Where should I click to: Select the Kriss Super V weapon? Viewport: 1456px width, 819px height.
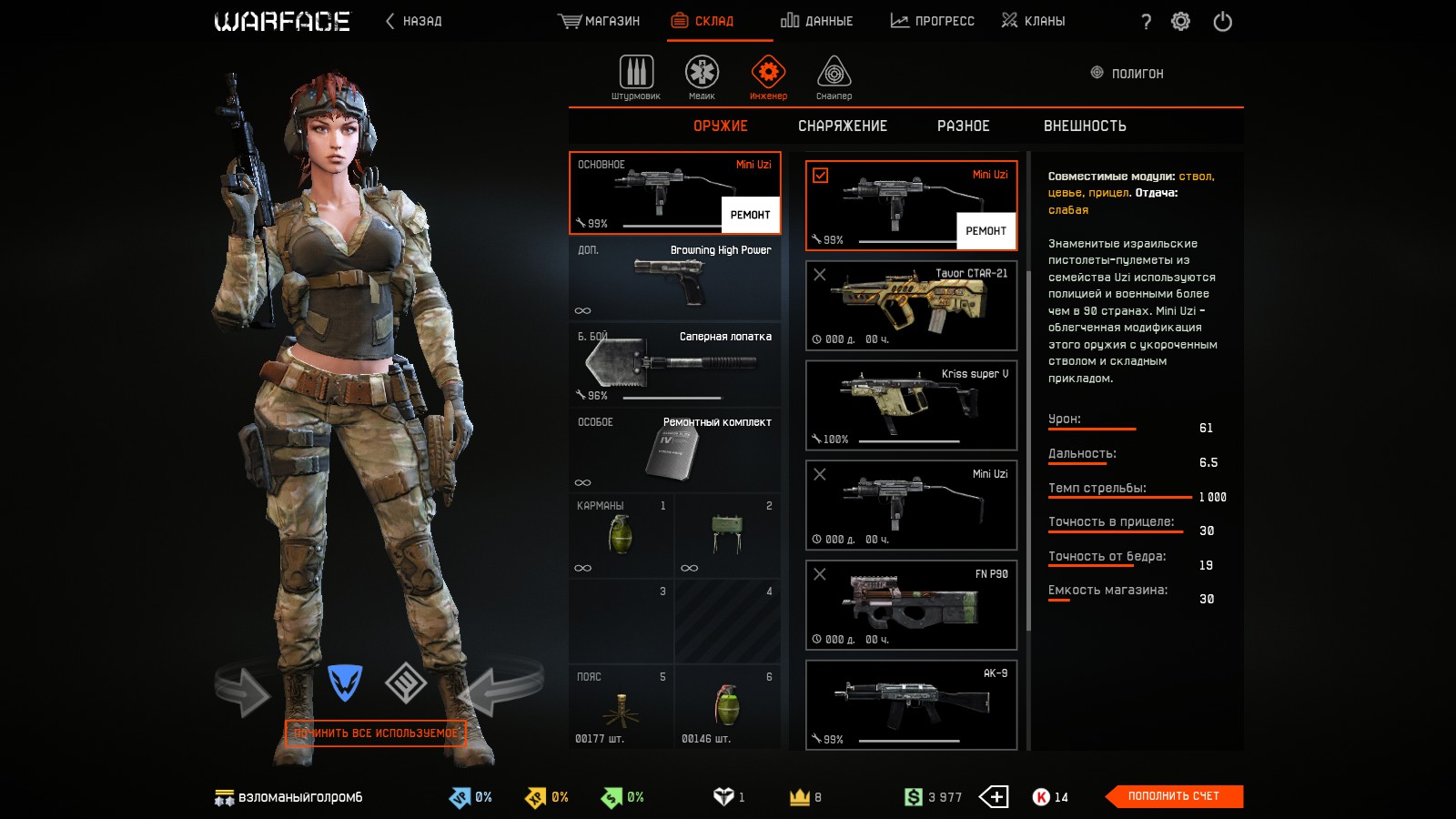(x=911, y=405)
